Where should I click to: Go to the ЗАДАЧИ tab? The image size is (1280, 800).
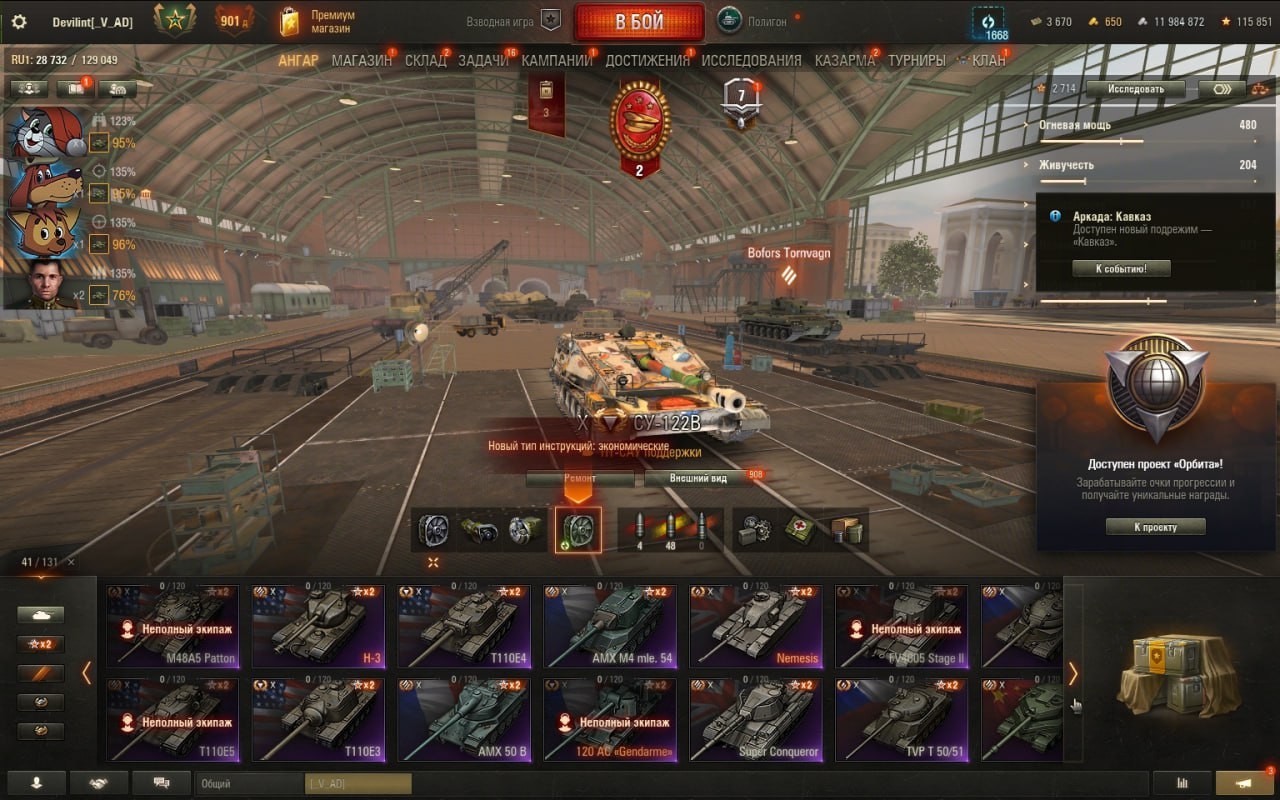483,60
